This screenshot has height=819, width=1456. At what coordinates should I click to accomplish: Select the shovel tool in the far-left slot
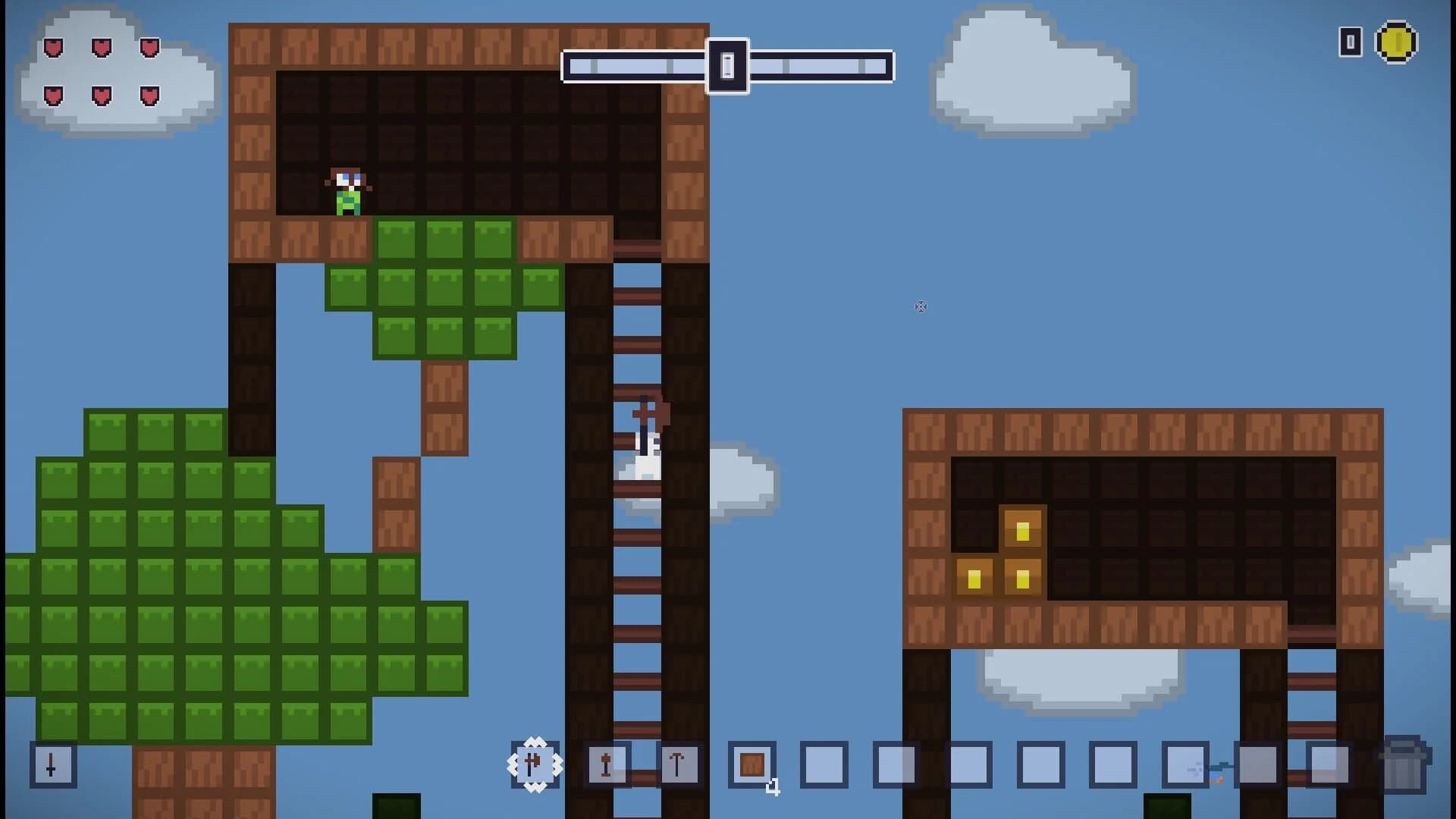pyautogui.click(x=52, y=766)
